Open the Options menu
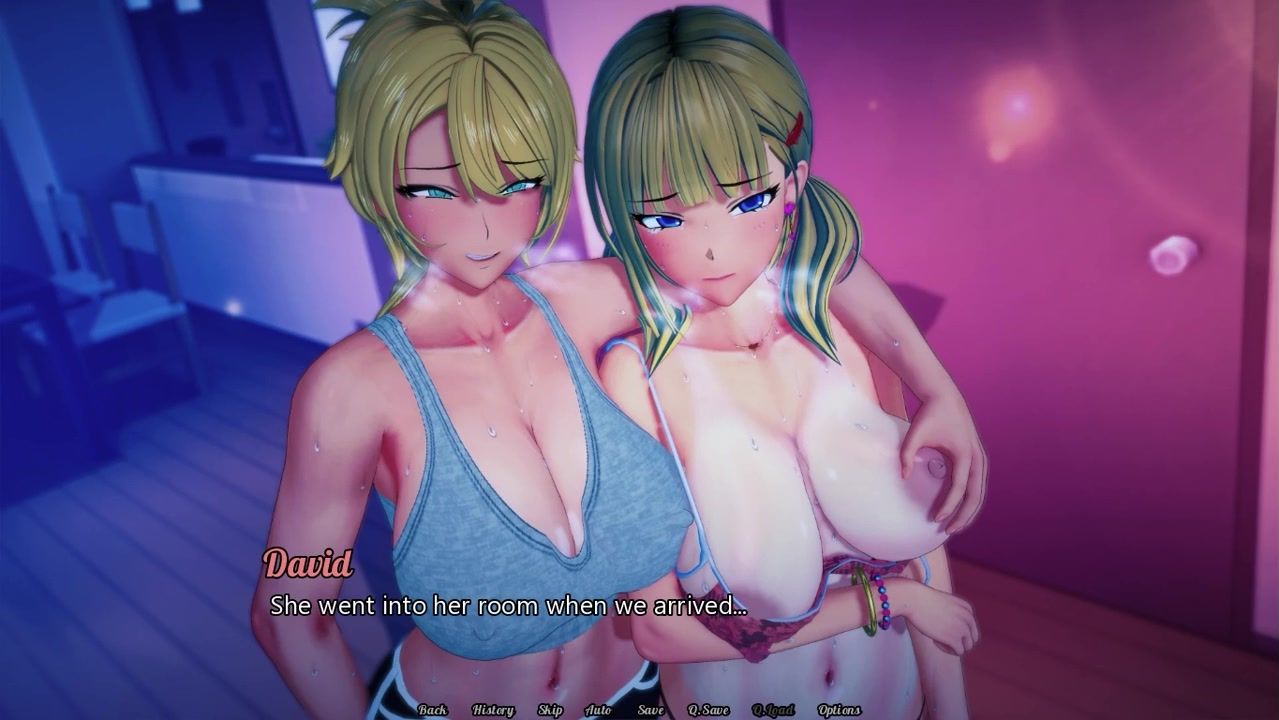This screenshot has width=1279, height=720. (839, 710)
